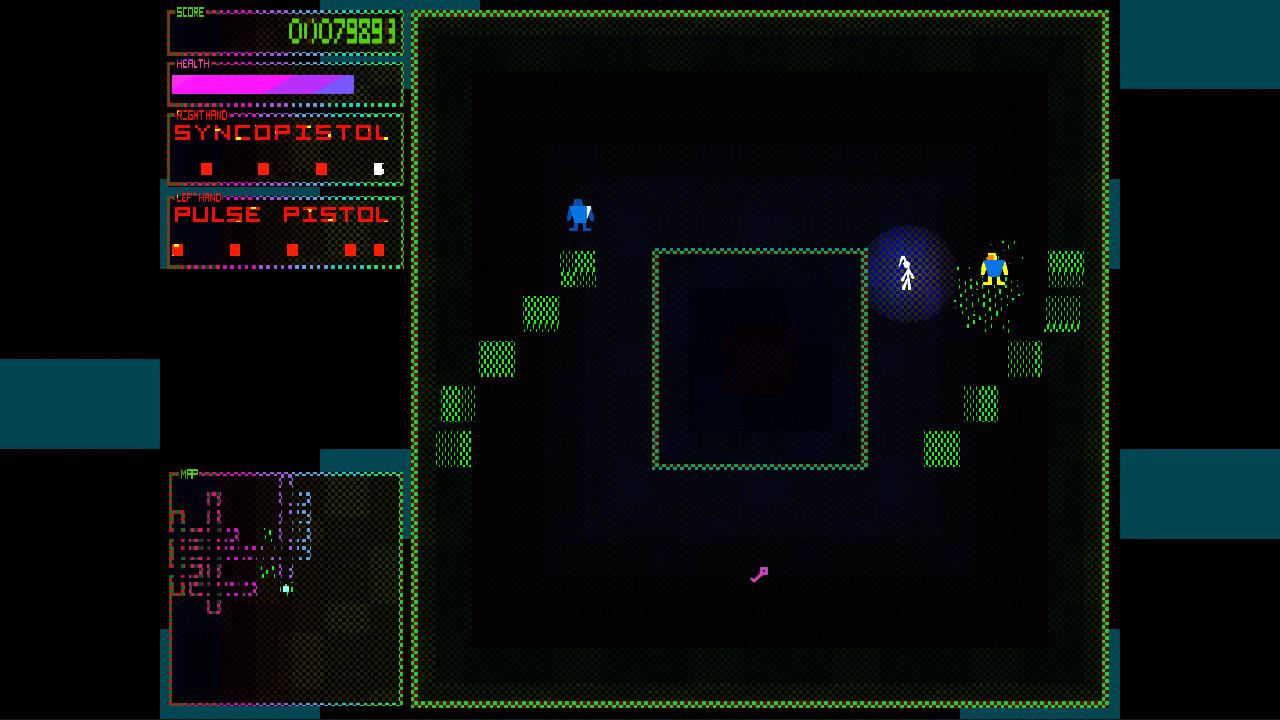Image resolution: width=1280 pixels, height=720 pixels.
Task: Click the pink key pickup near the bottom
Action: pos(759,574)
